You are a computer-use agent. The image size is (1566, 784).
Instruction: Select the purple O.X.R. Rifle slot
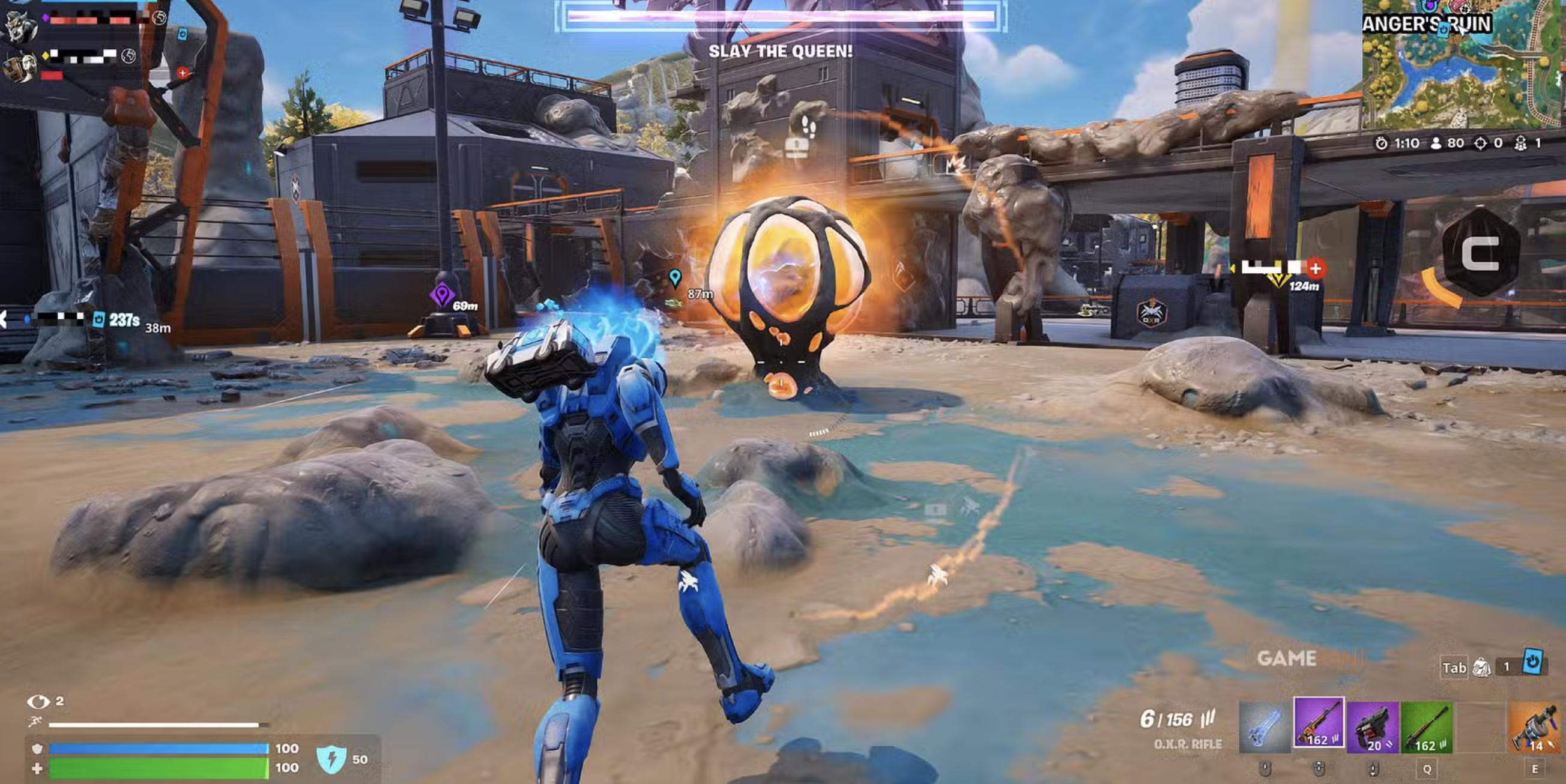pos(1319,727)
